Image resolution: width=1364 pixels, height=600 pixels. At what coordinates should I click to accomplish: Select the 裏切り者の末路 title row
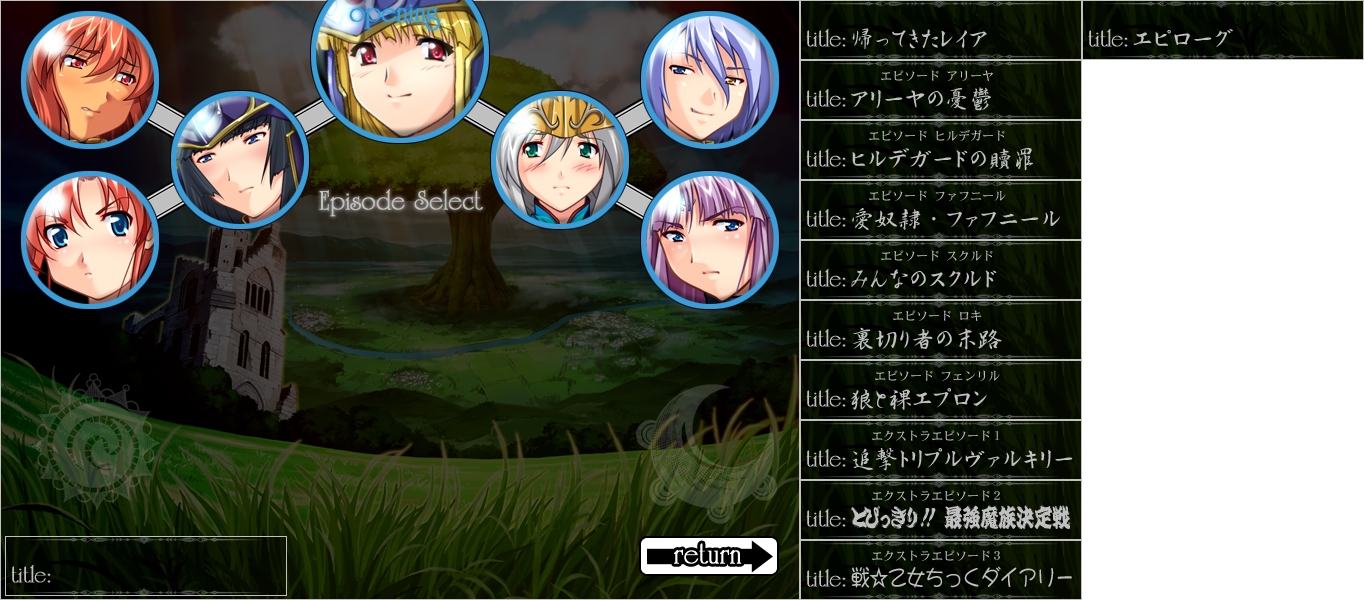pyautogui.click(x=940, y=331)
